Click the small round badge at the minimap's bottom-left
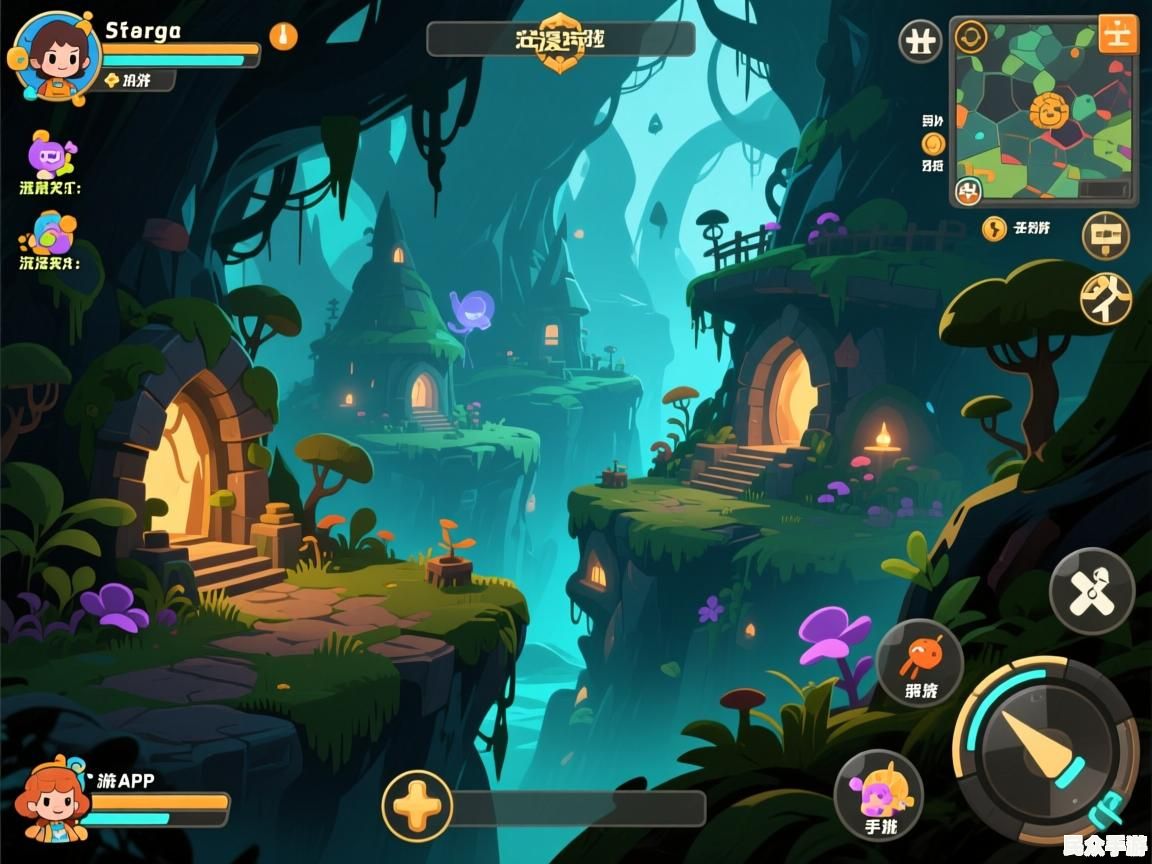Screen dimensions: 1152x864 click(x=968, y=190)
